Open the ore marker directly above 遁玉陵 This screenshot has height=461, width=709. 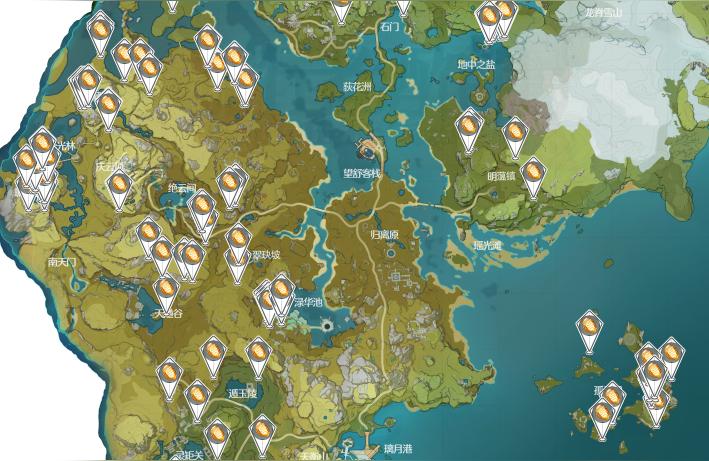coord(257,352)
